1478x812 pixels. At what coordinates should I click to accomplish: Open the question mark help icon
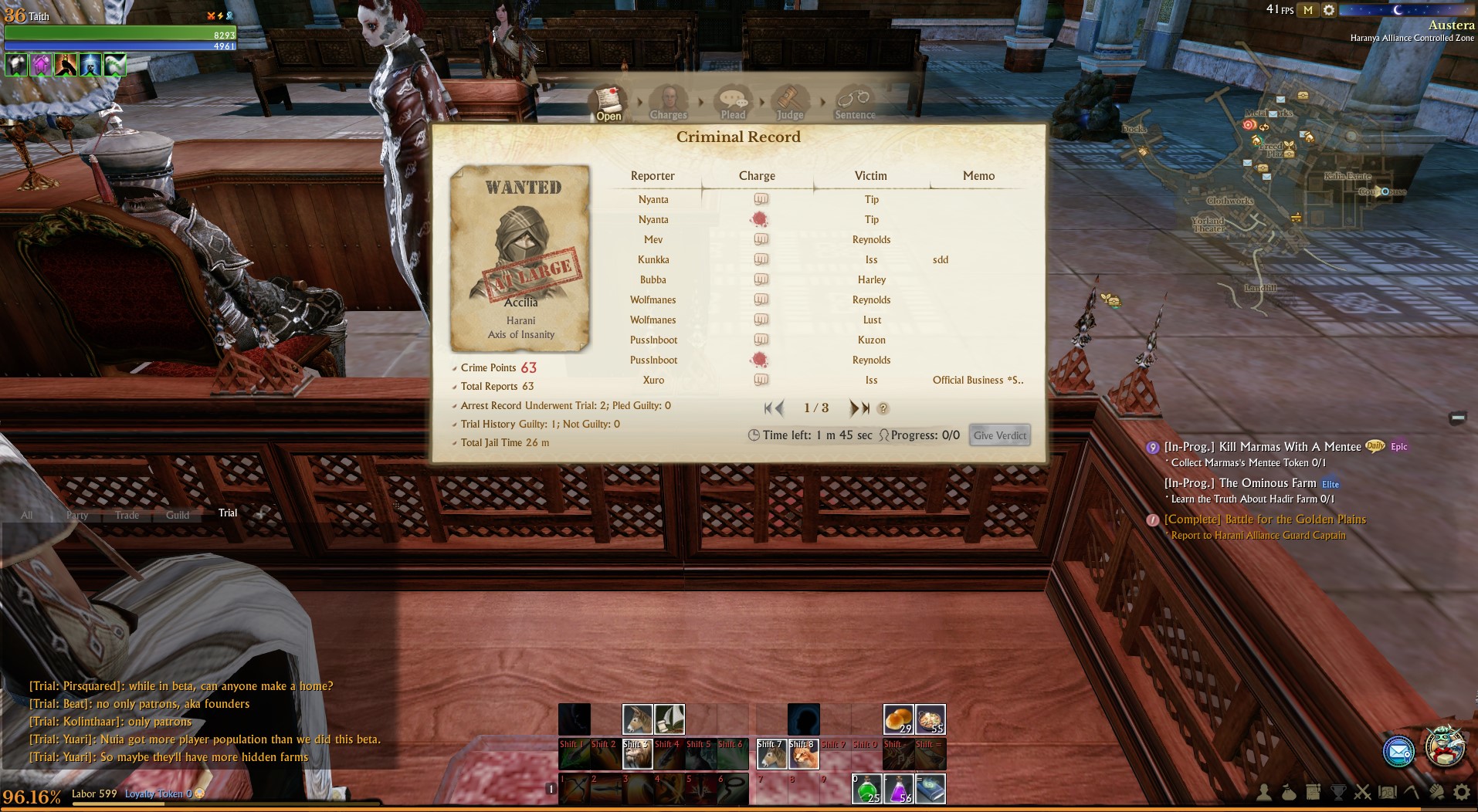point(883,409)
